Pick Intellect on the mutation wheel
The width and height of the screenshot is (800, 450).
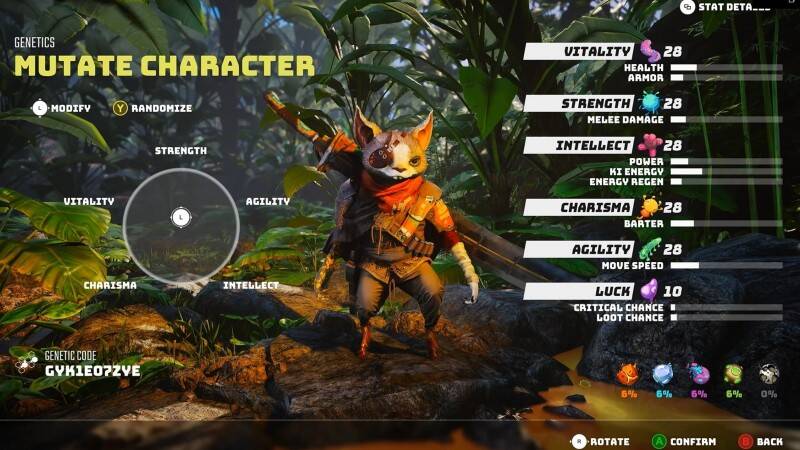[x=250, y=285]
